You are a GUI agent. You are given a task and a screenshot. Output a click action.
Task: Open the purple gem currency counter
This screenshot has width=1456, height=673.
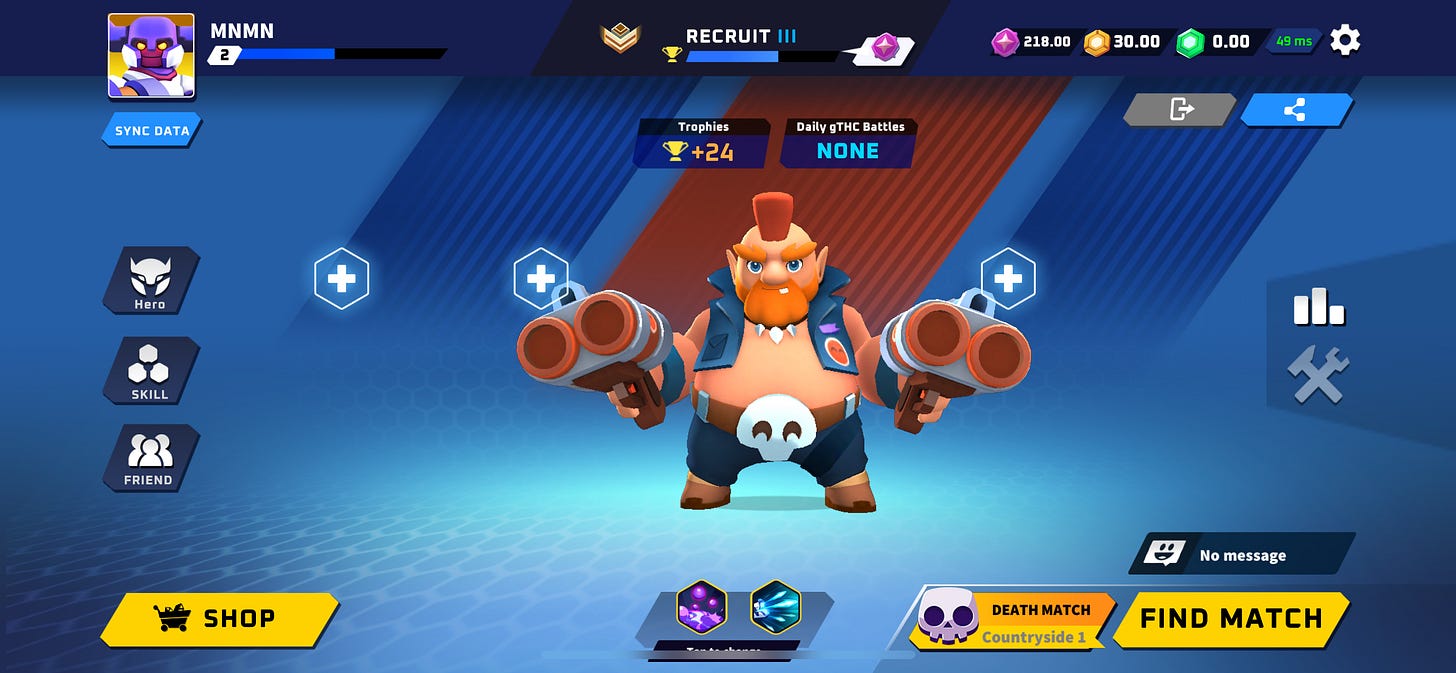(x=1032, y=42)
